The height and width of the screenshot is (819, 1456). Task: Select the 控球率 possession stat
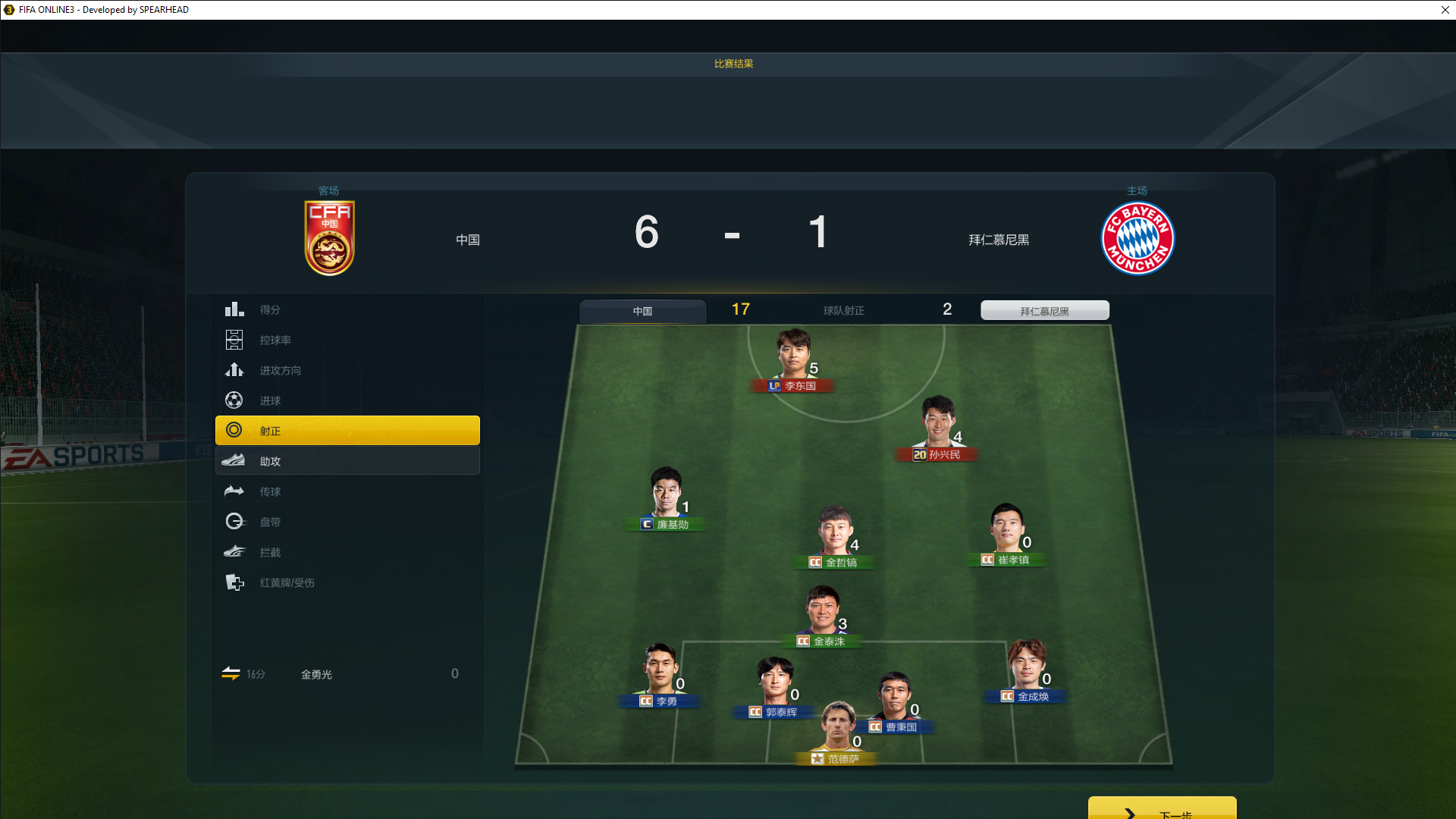pos(347,340)
